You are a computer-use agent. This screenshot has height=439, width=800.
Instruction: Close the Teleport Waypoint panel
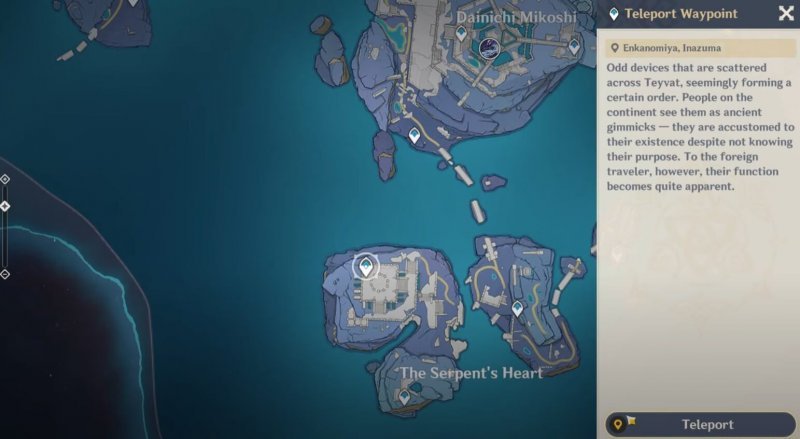point(785,13)
